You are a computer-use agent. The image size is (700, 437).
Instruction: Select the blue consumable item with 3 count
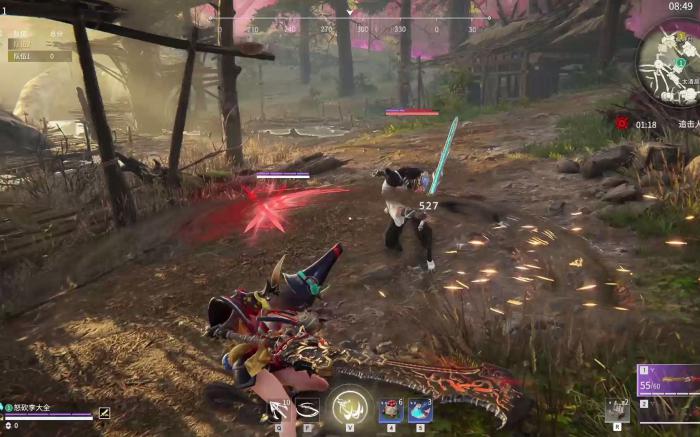(x=419, y=409)
